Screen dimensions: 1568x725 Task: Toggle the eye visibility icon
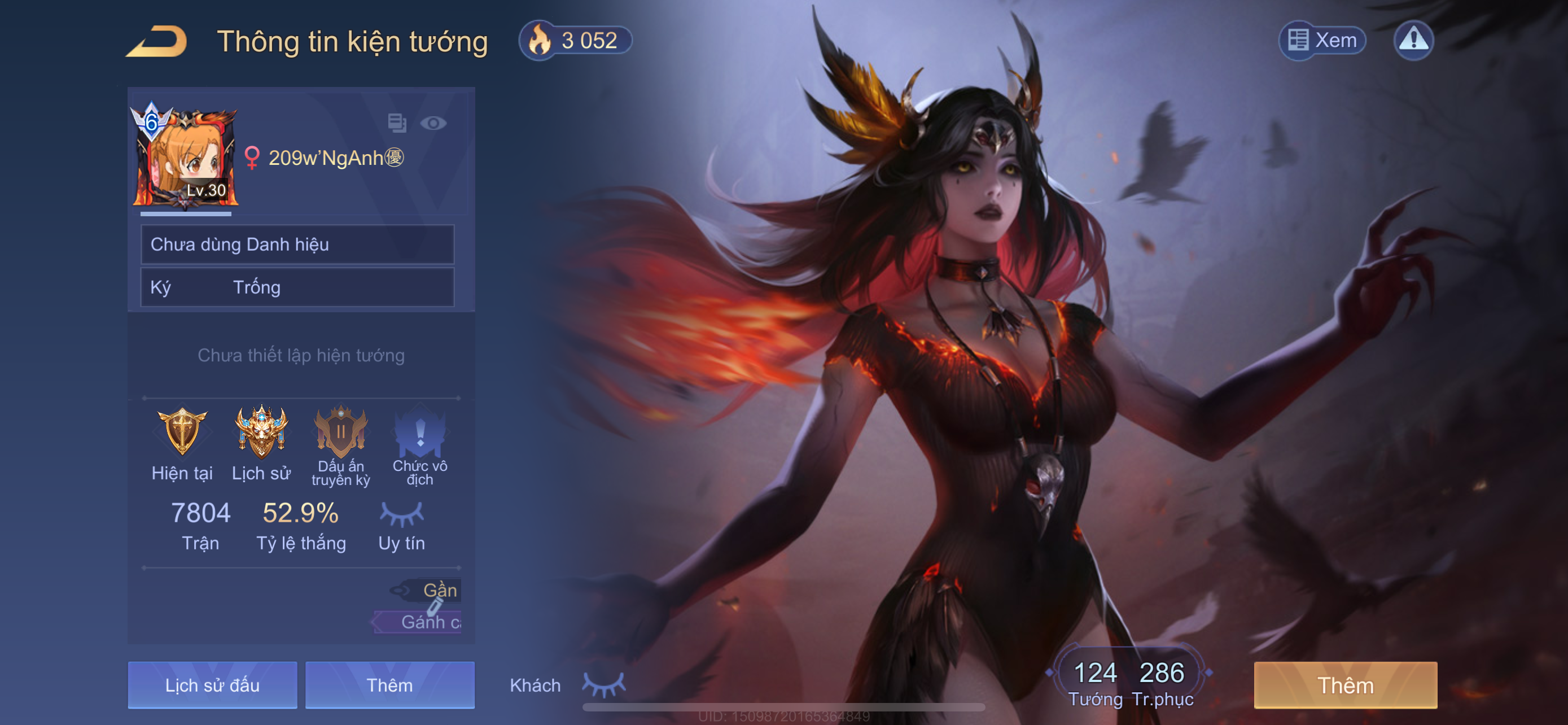(433, 123)
